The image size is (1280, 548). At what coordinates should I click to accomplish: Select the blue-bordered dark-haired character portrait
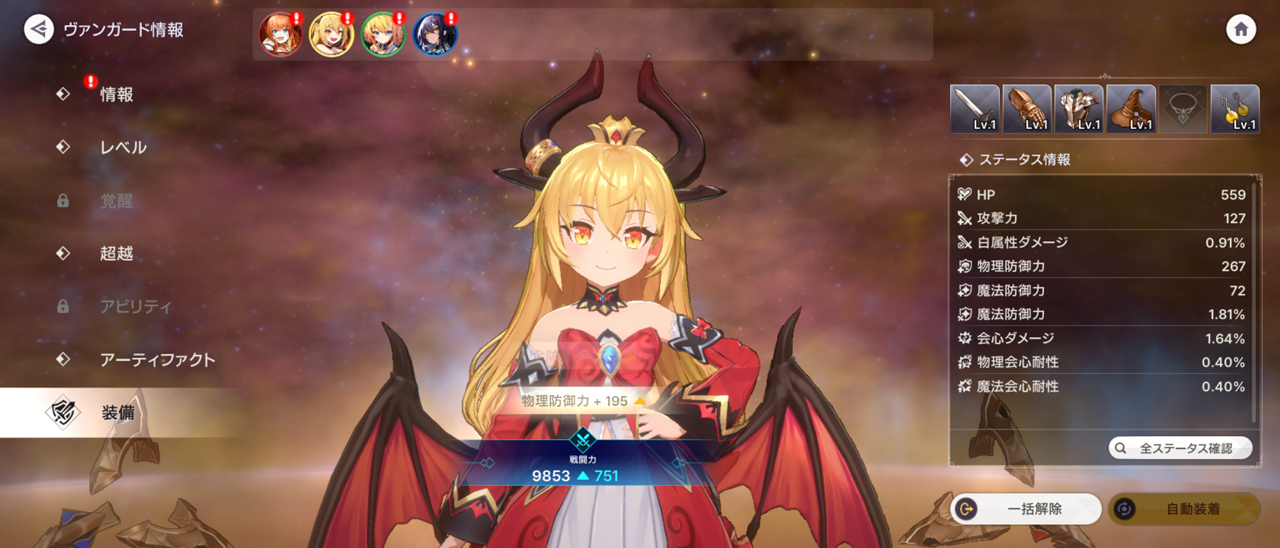click(x=435, y=35)
